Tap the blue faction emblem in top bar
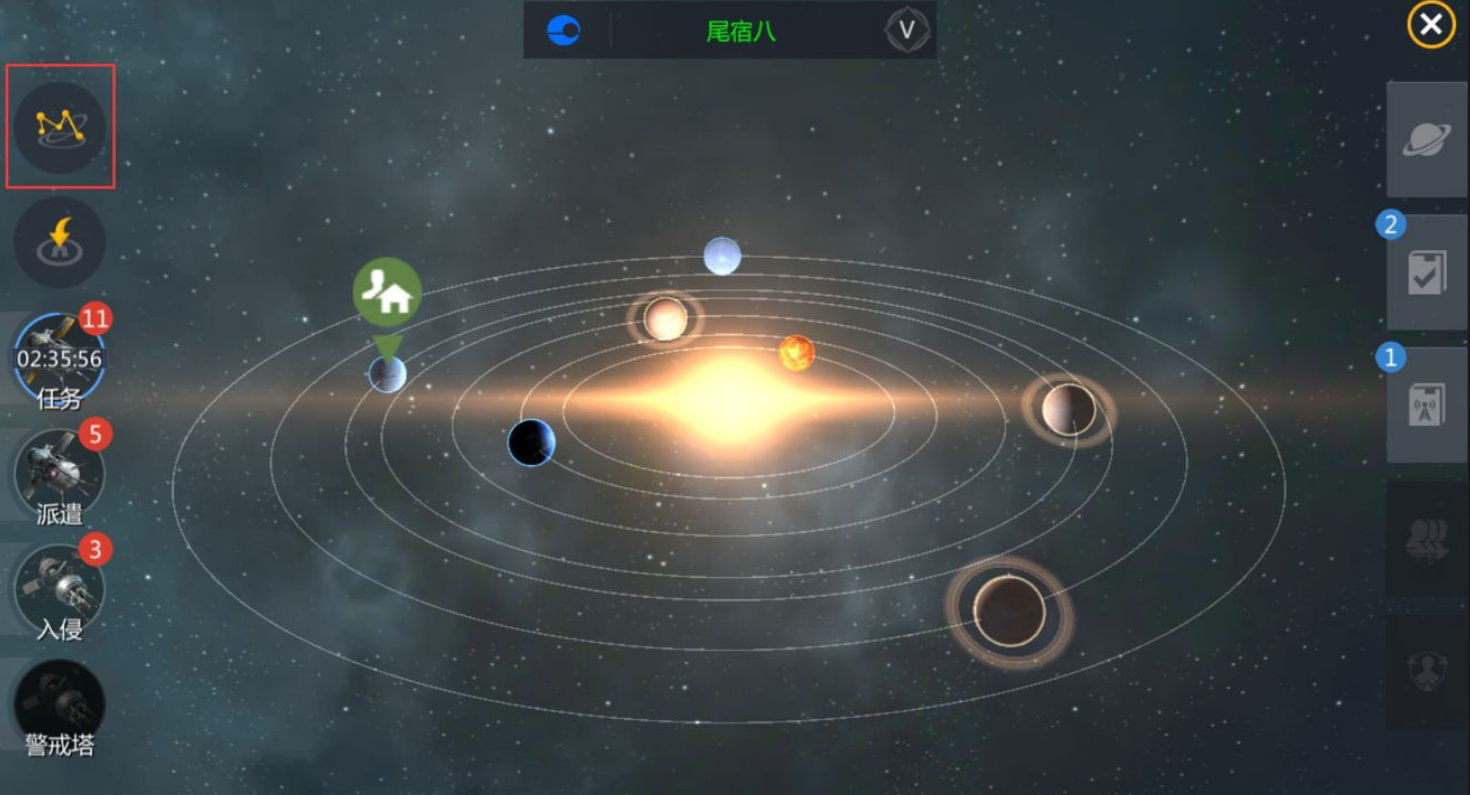 (x=564, y=31)
